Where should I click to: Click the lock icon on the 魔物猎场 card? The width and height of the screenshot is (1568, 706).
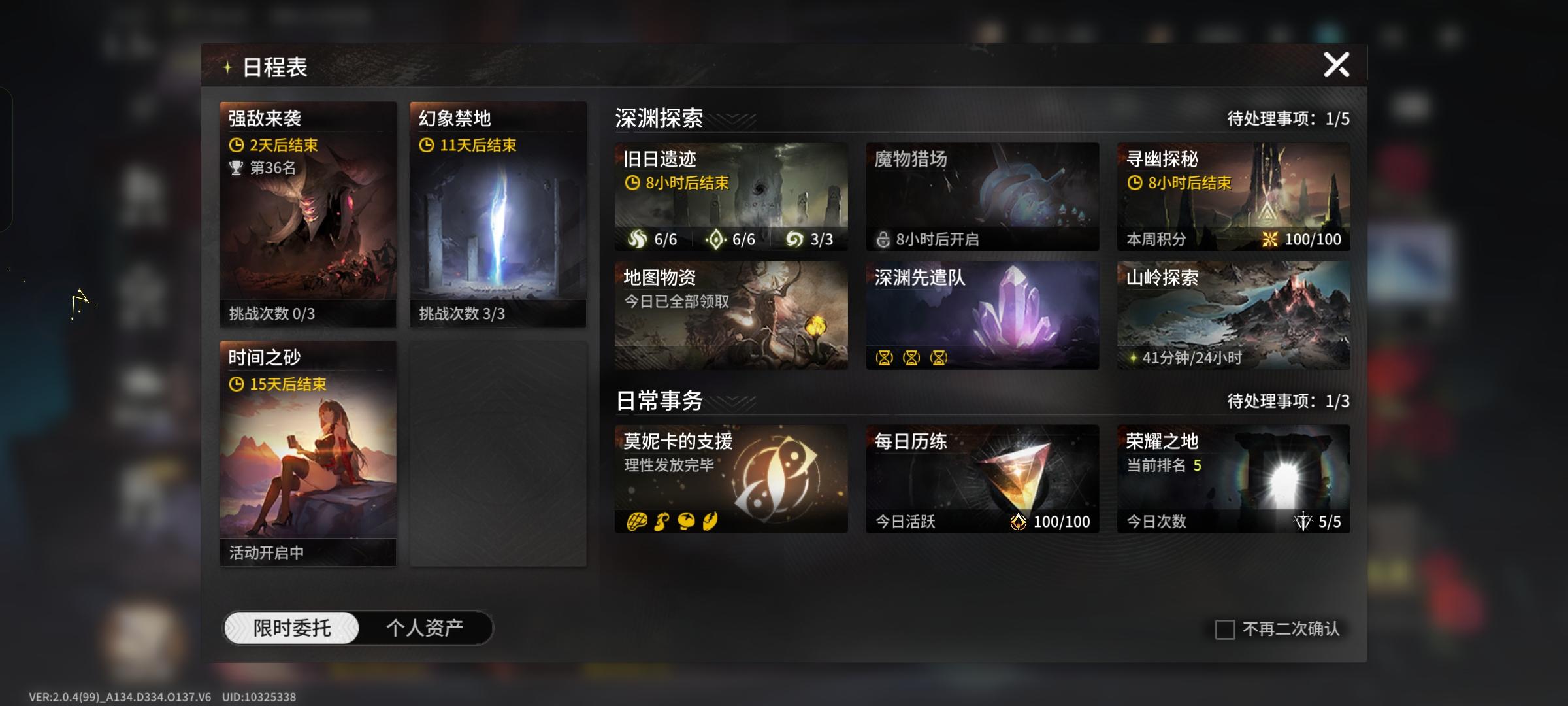click(x=883, y=240)
